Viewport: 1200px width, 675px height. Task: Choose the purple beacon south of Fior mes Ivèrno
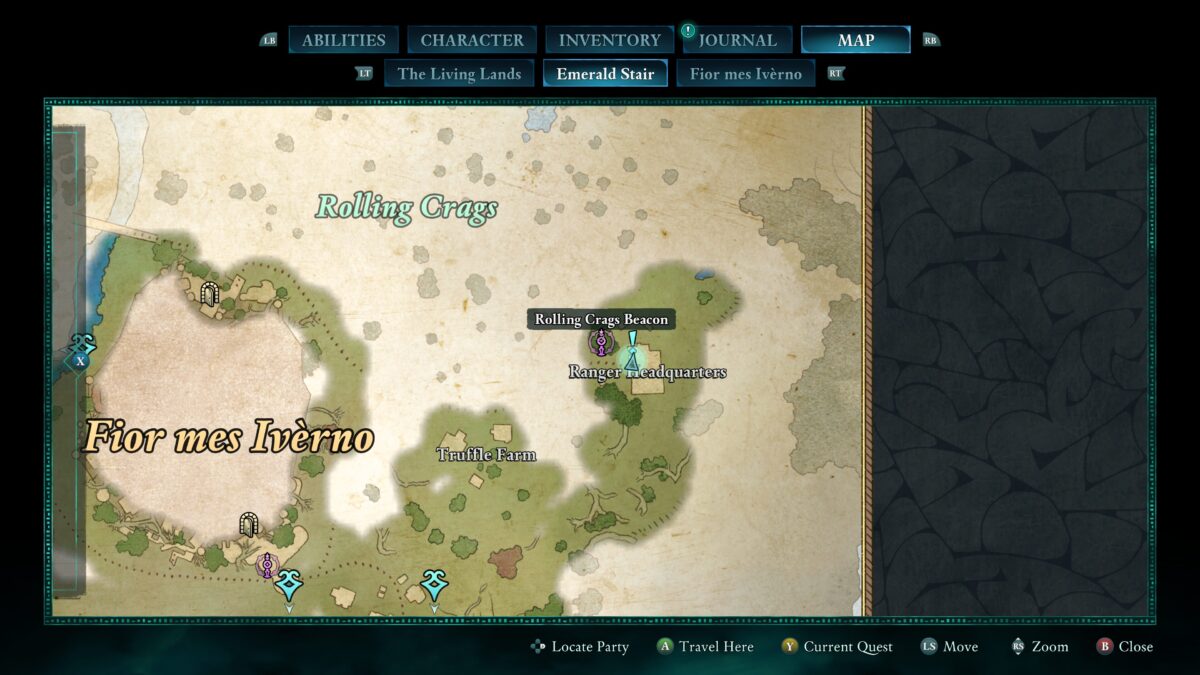(x=266, y=565)
